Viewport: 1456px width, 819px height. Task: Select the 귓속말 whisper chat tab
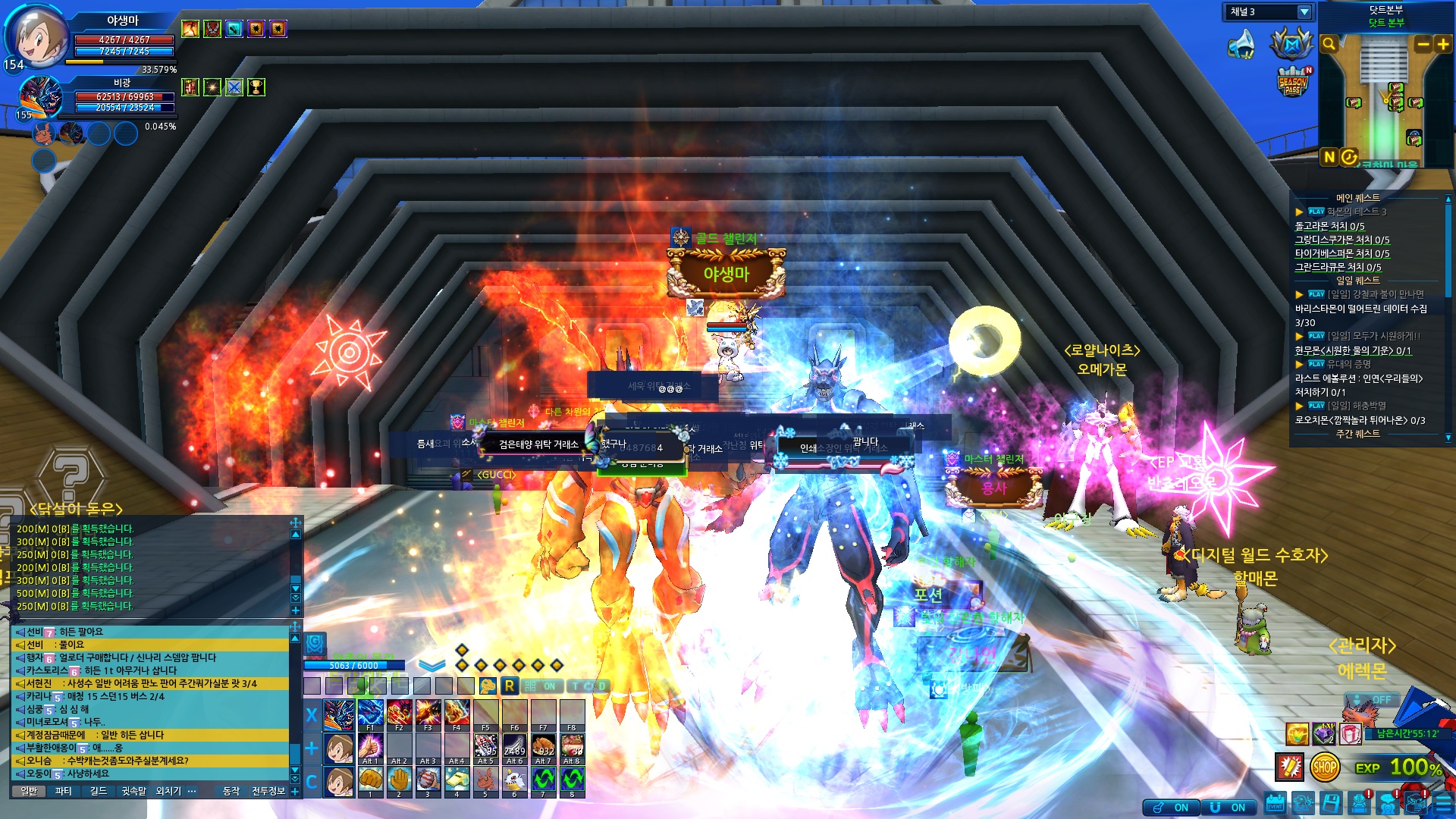134,791
